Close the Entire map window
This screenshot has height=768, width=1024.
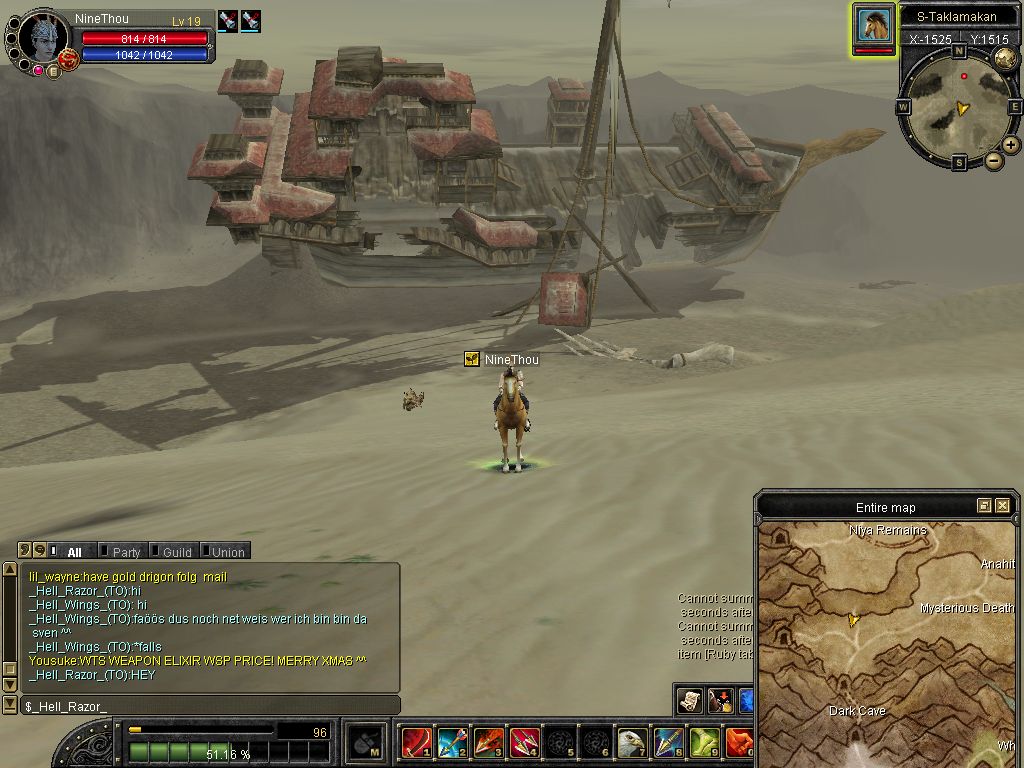(1002, 506)
